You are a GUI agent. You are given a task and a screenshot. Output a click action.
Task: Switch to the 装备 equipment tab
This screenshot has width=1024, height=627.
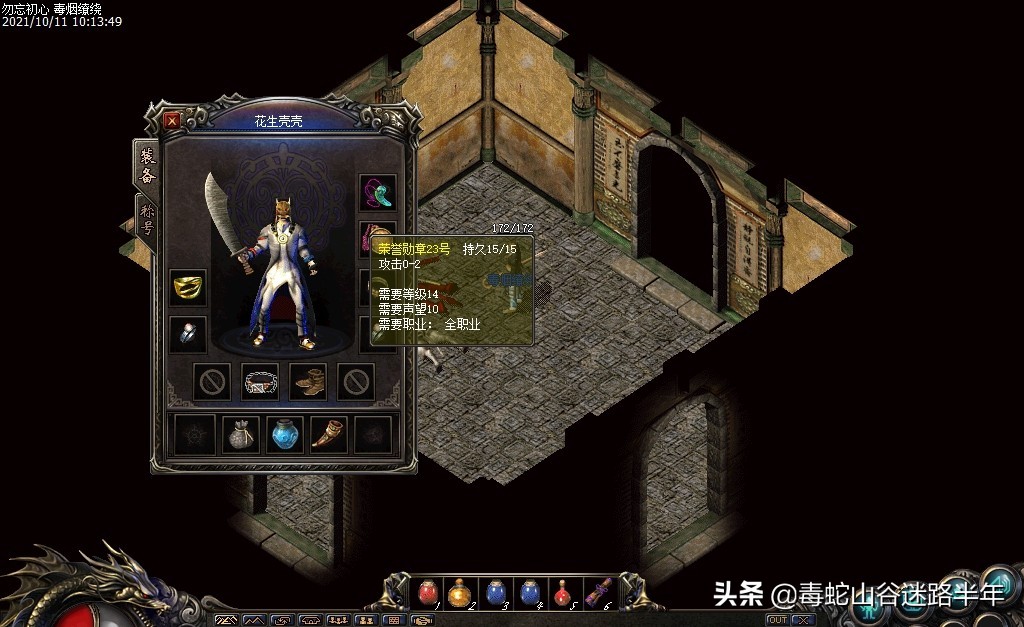tap(147, 166)
